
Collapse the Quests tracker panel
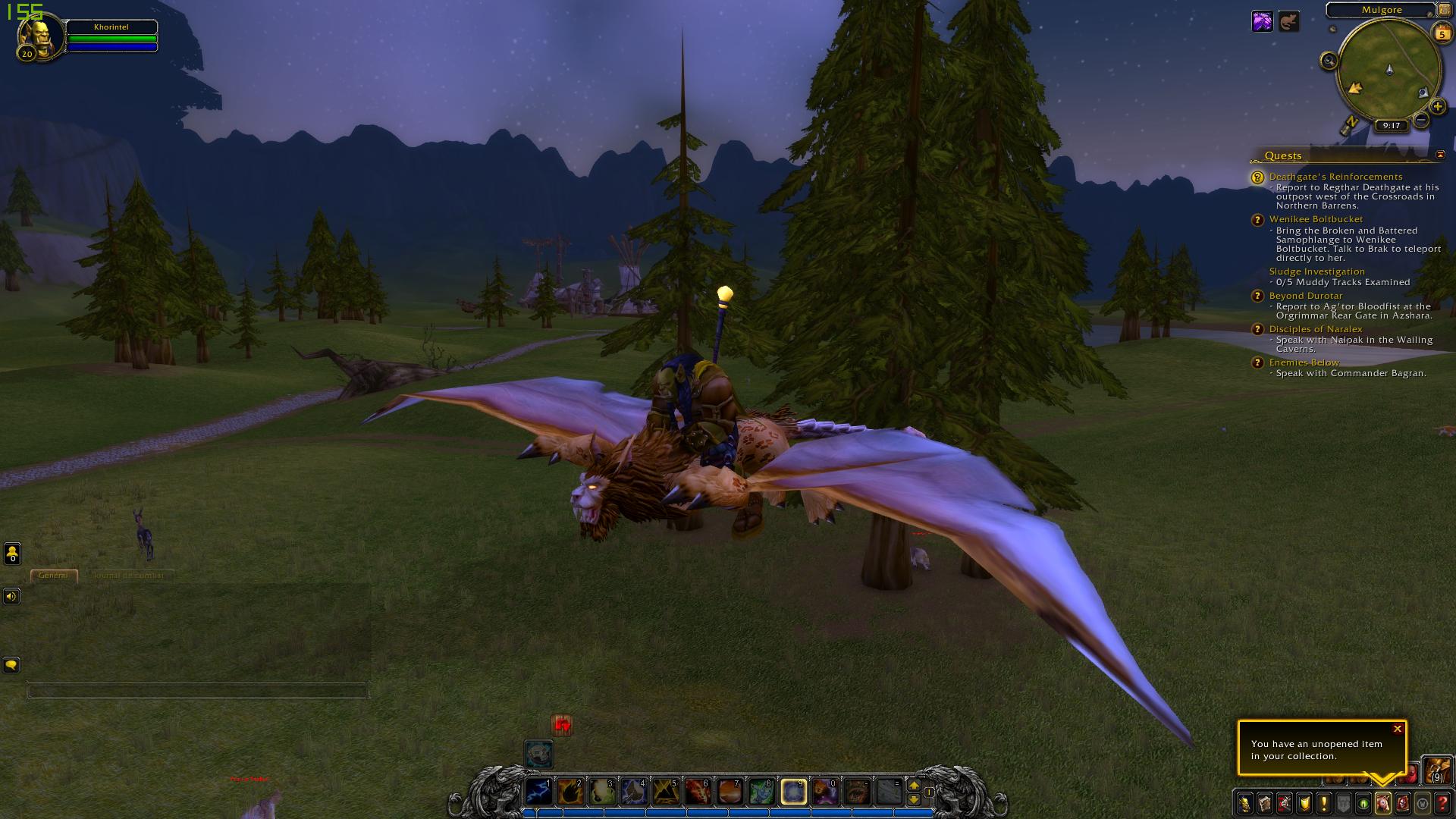coord(1440,155)
